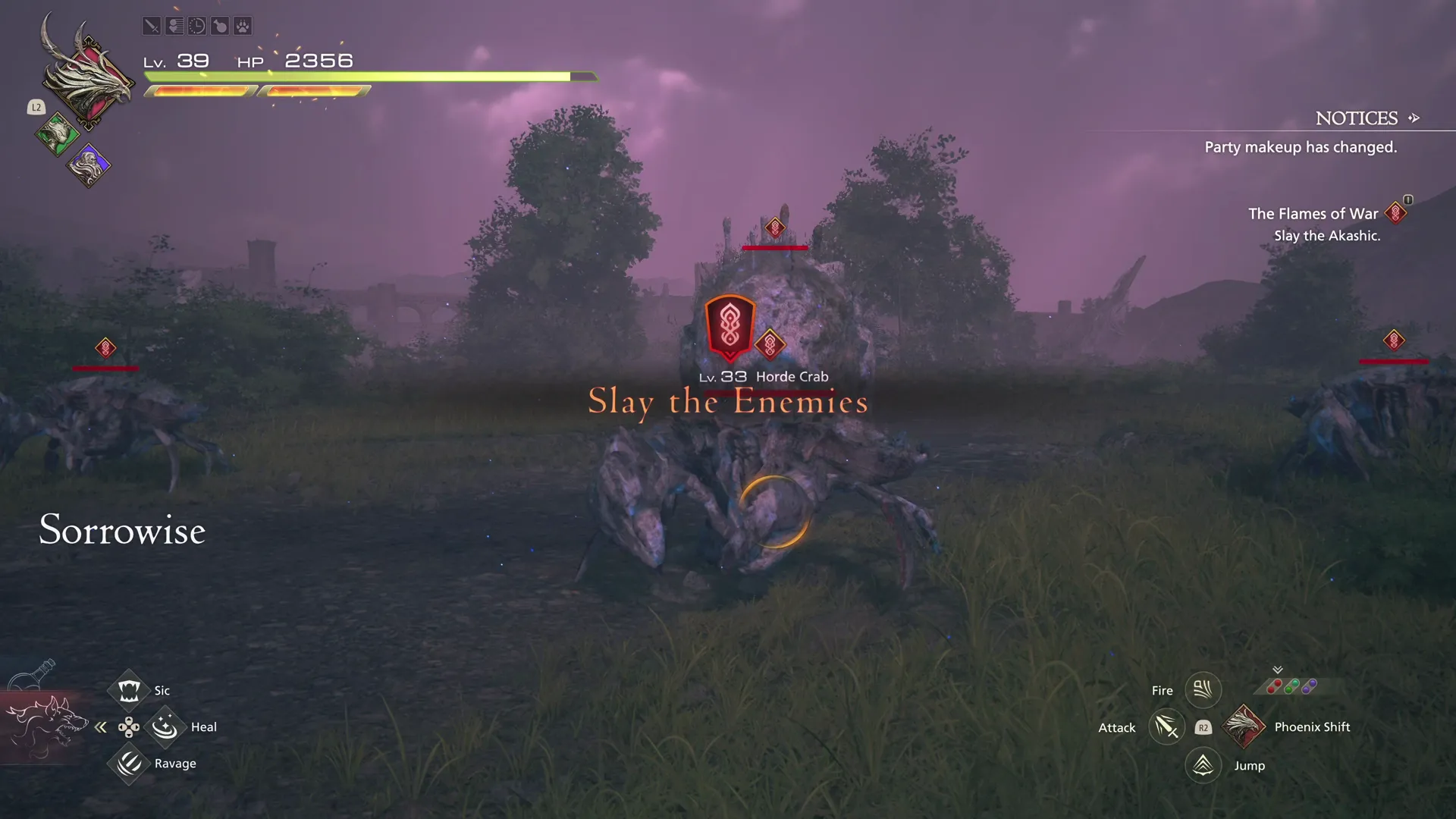The height and width of the screenshot is (819, 1456).
Task: Select the potion flask status icon
Action: pyautogui.click(x=219, y=25)
